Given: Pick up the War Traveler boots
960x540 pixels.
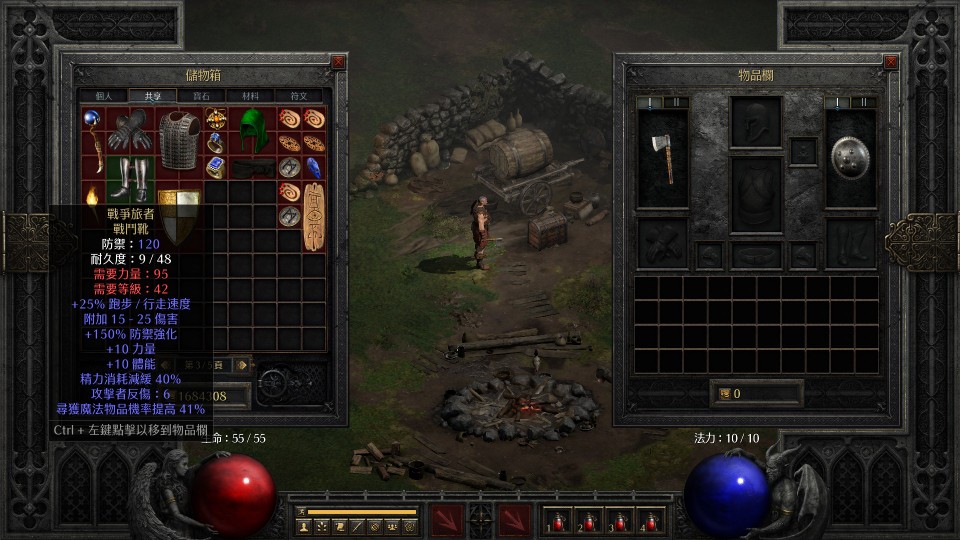Looking at the screenshot, I should coord(131,180).
